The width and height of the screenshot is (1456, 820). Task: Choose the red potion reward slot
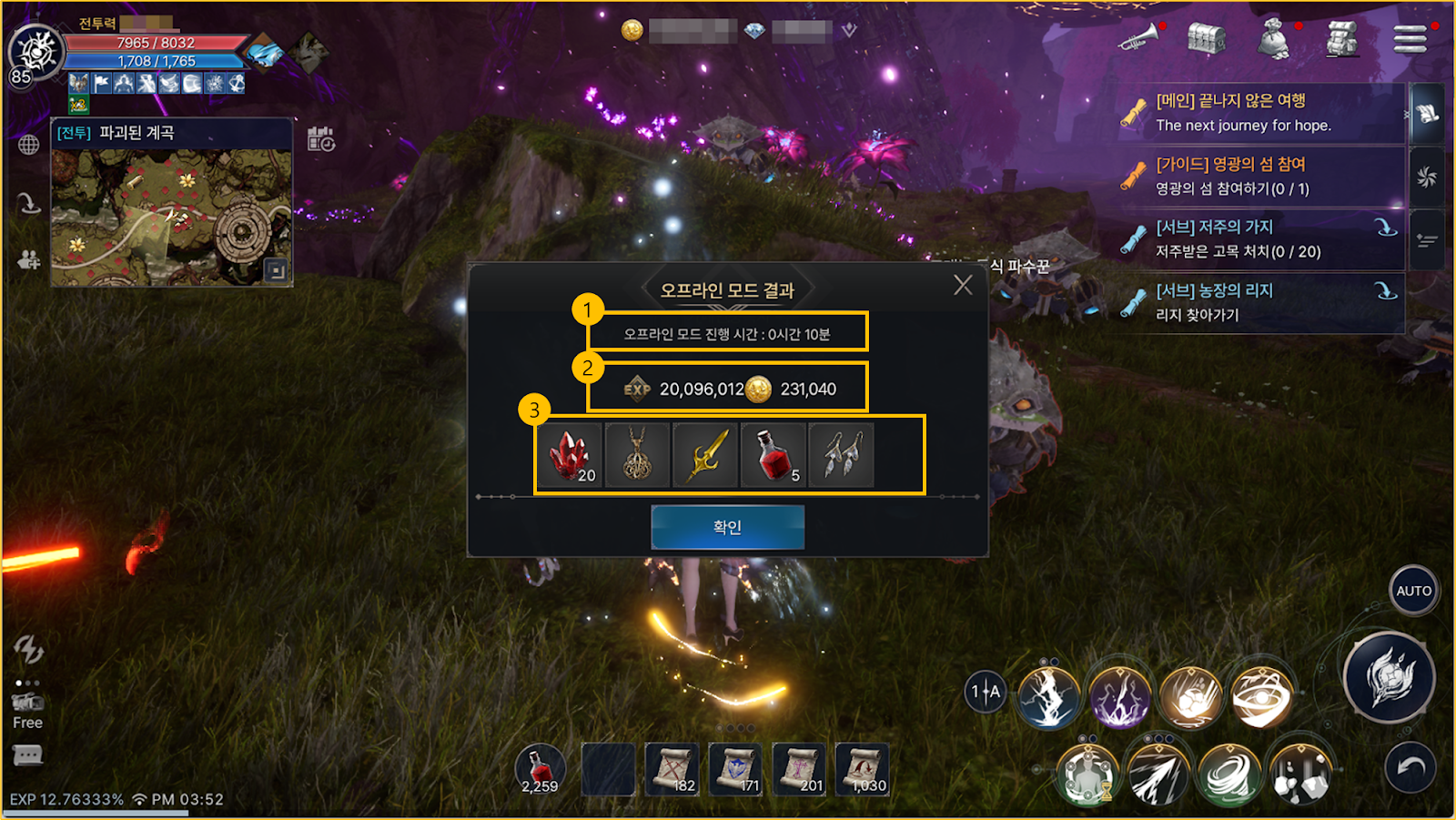coord(773,455)
